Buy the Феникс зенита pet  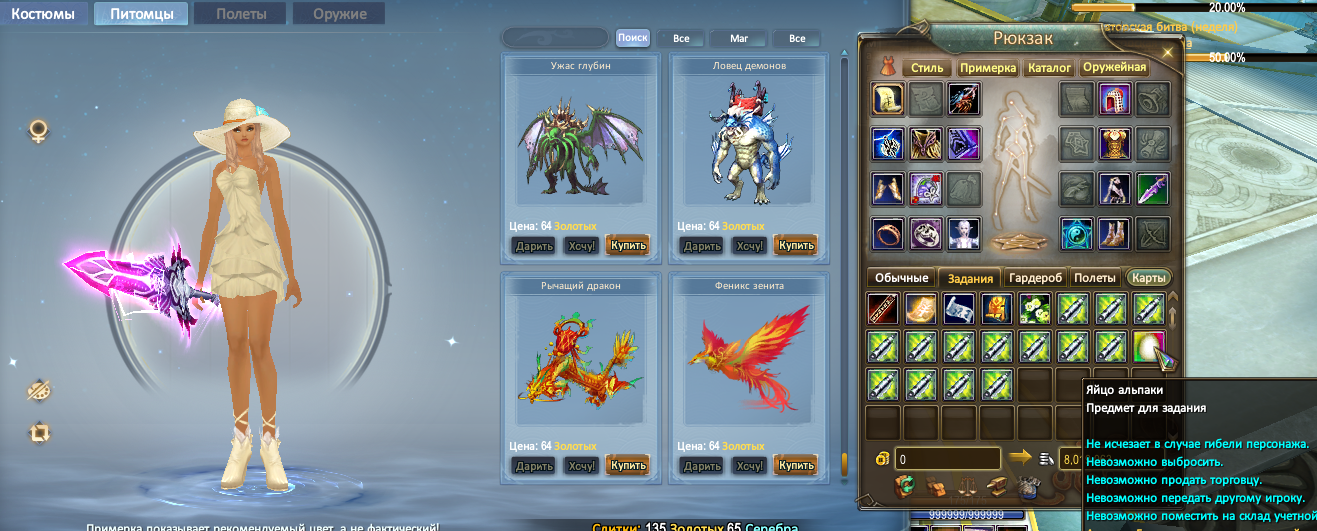796,465
